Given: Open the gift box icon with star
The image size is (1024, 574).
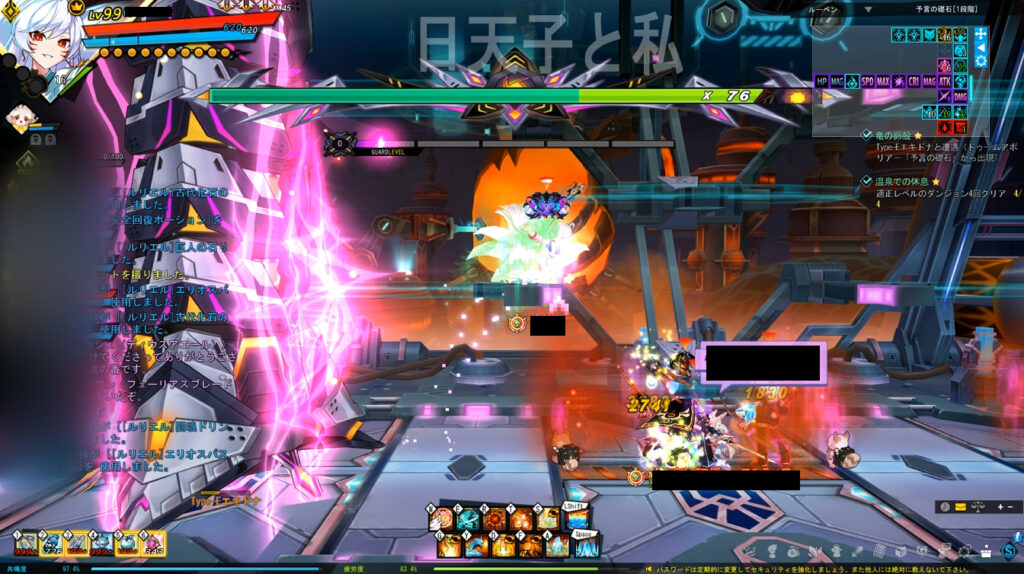Looking at the screenshot, I should coord(986,551).
